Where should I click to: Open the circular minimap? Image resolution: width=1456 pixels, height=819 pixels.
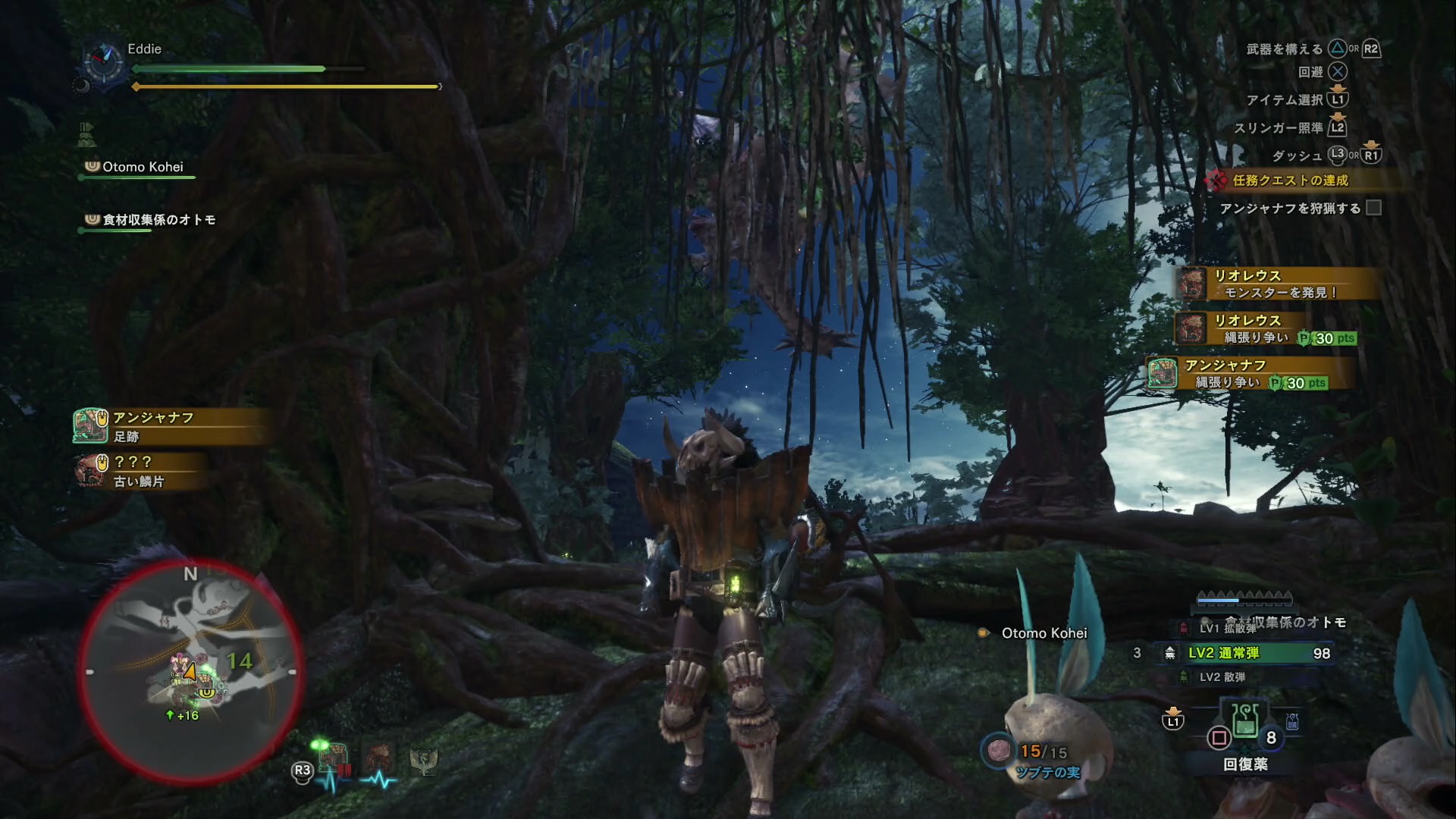pos(190,672)
